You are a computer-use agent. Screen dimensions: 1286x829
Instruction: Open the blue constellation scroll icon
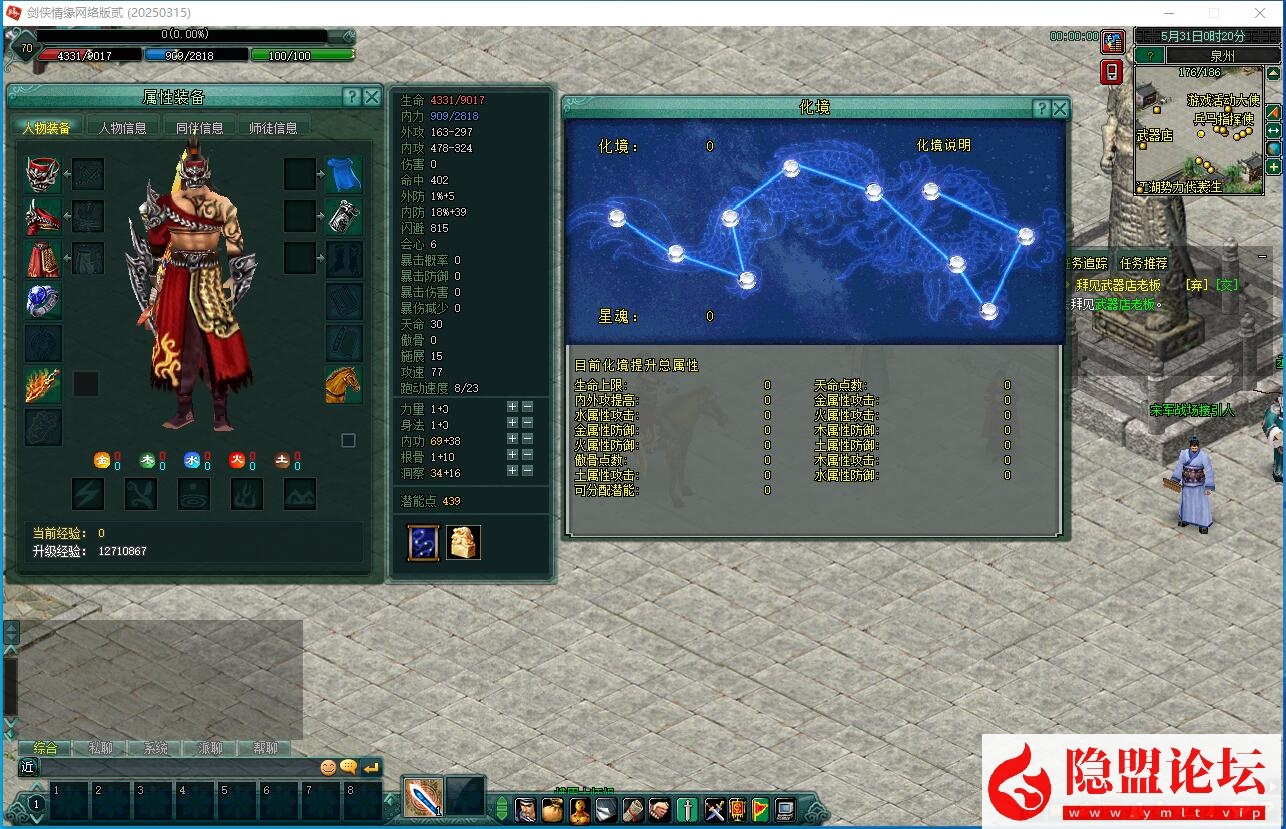pyautogui.click(x=423, y=542)
